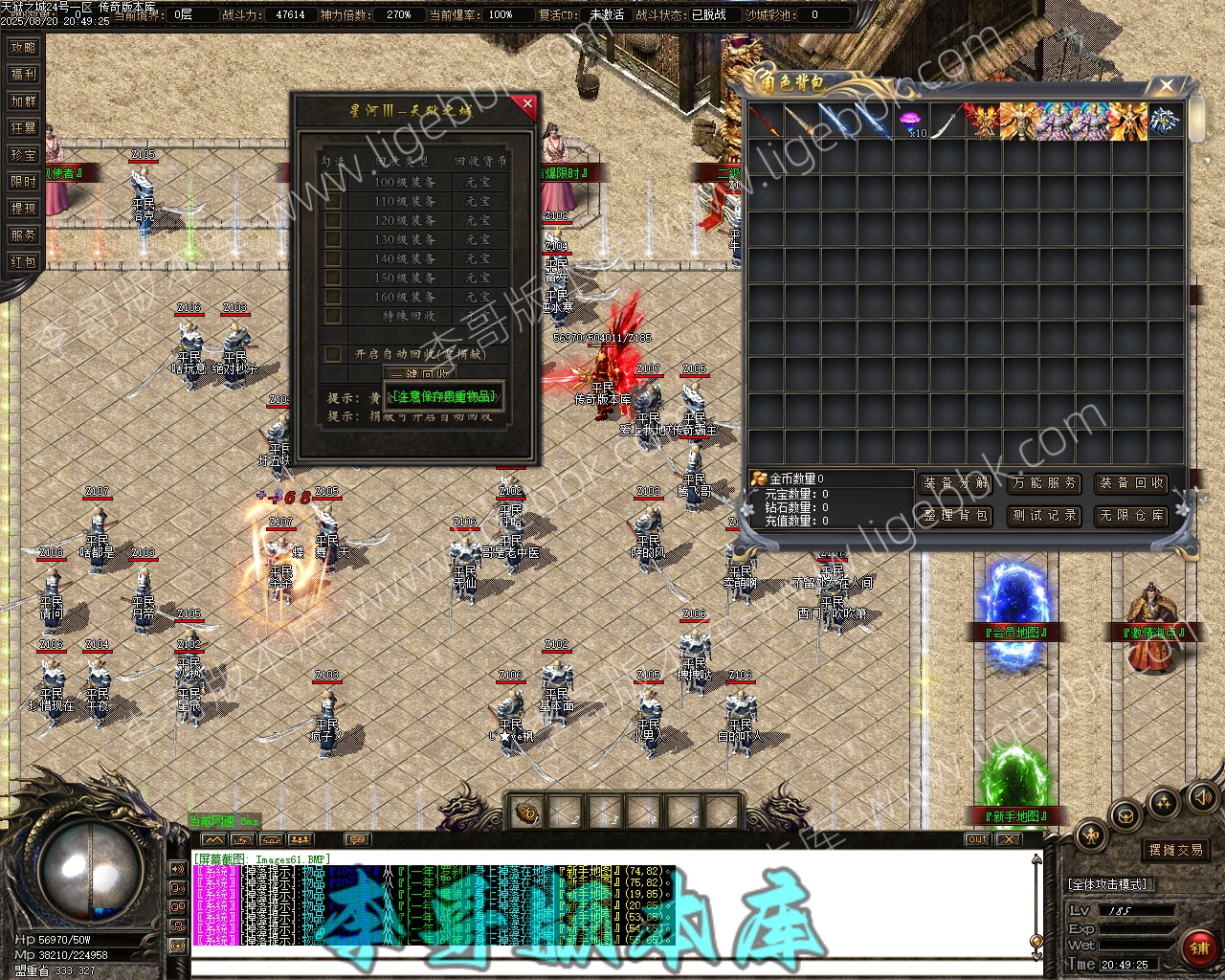
Task: Open the 装备回收 equipment recycle
Action: point(1132,483)
